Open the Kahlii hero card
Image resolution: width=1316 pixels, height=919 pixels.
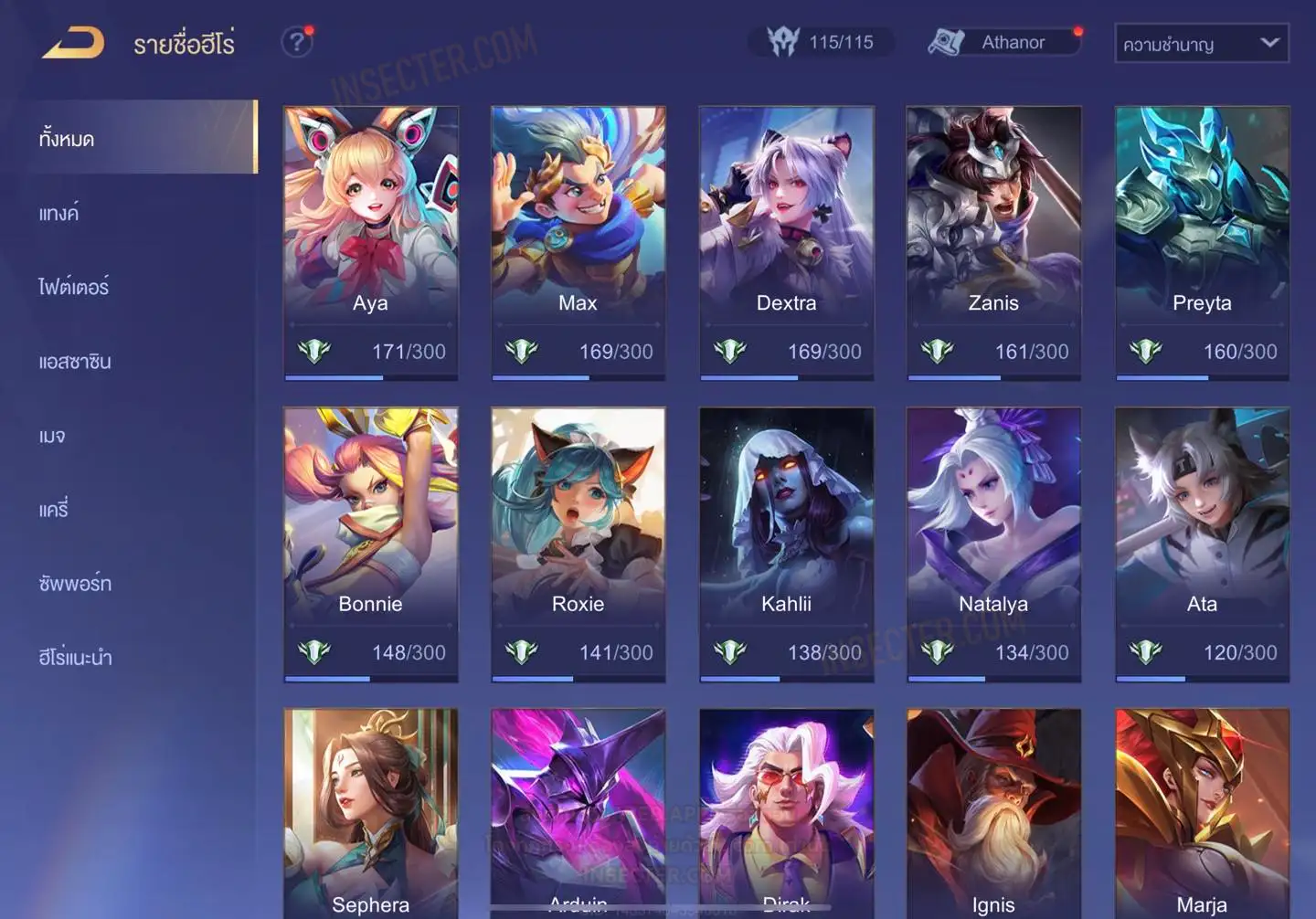click(x=786, y=544)
